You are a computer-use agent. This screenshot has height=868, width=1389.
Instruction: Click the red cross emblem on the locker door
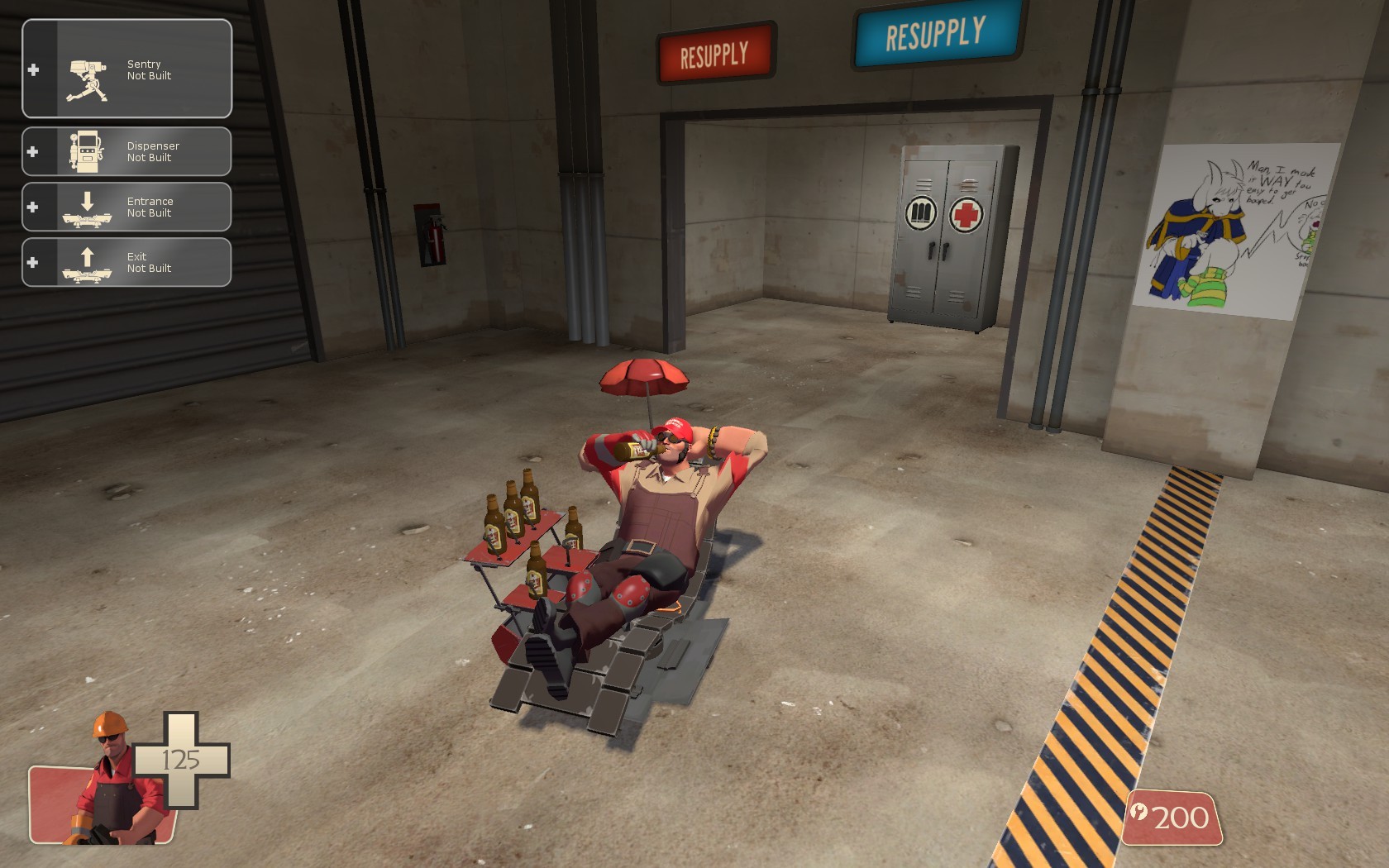tap(967, 213)
